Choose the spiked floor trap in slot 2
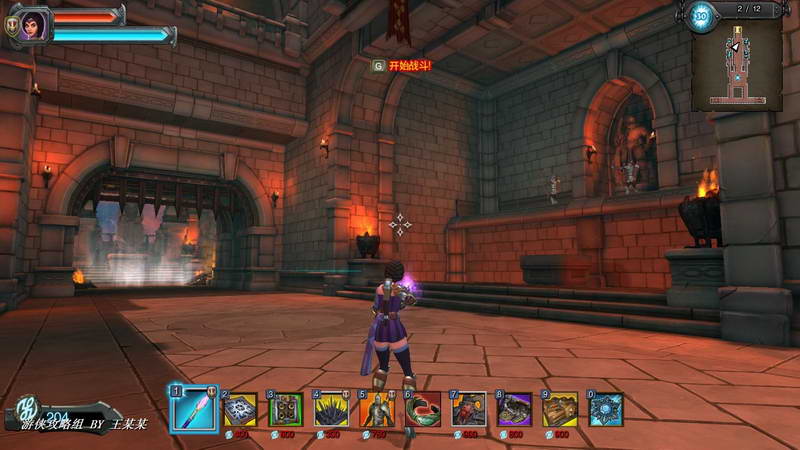This screenshot has height=450, width=800. [241, 410]
